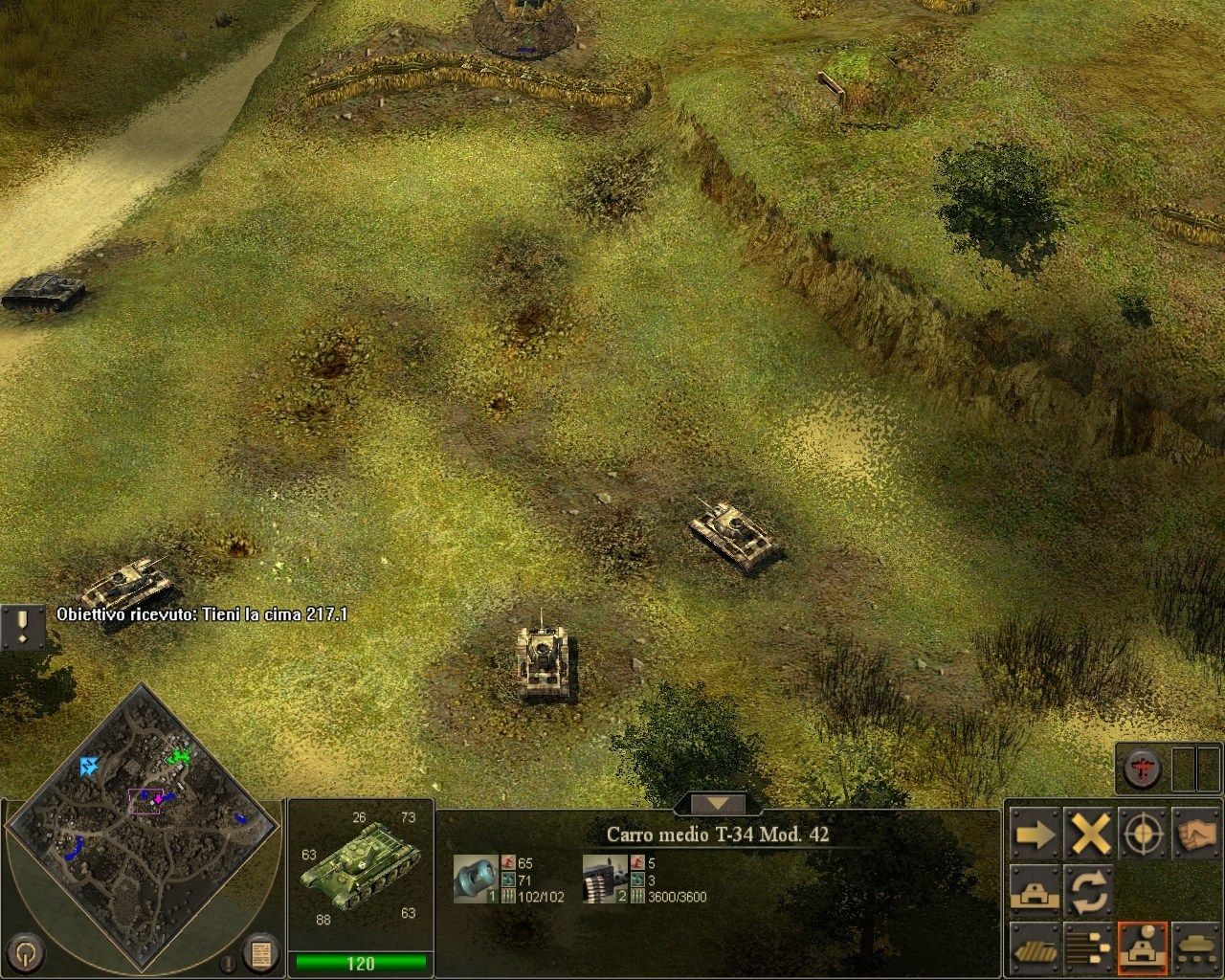The height and width of the screenshot is (980, 1225).
Task: Activate the crosshair attack command
Action: click(x=1145, y=835)
